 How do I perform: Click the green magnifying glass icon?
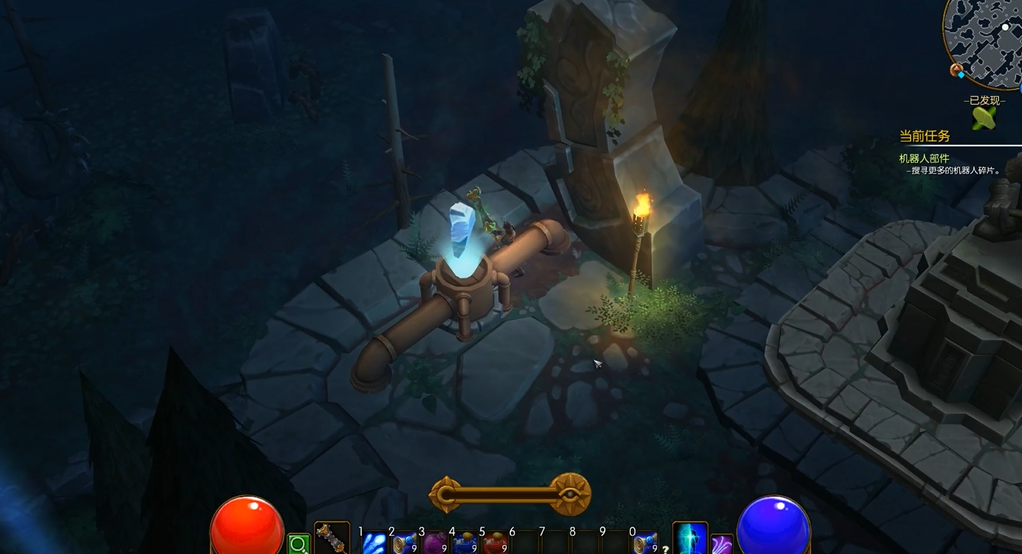click(x=297, y=545)
